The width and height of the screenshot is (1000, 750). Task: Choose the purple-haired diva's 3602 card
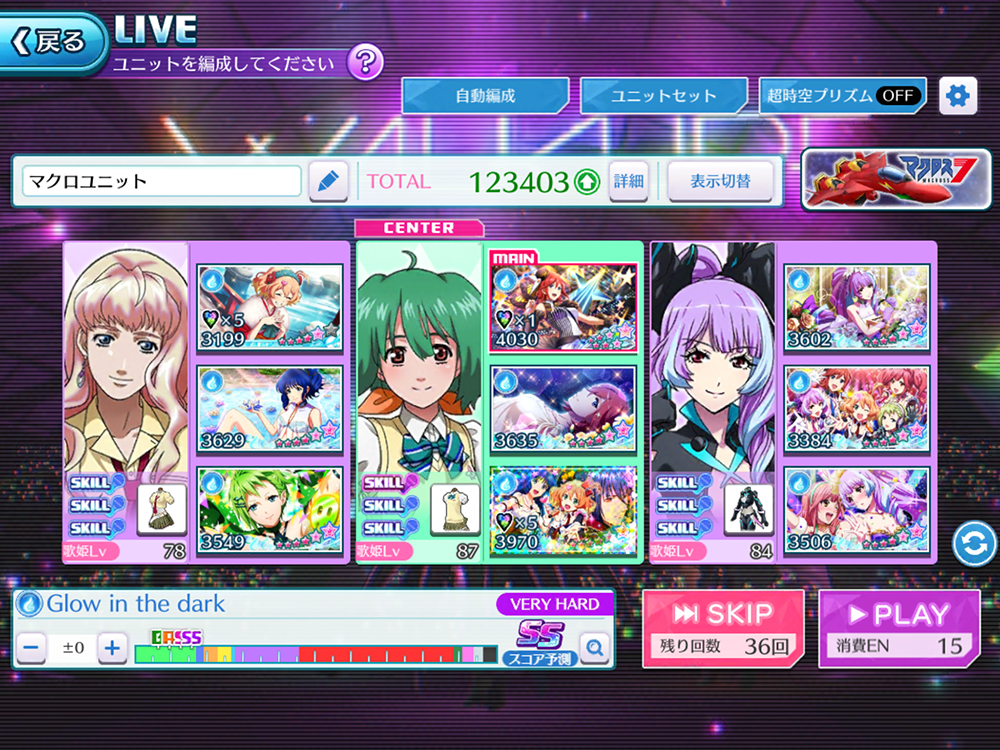(x=856, y=307)
